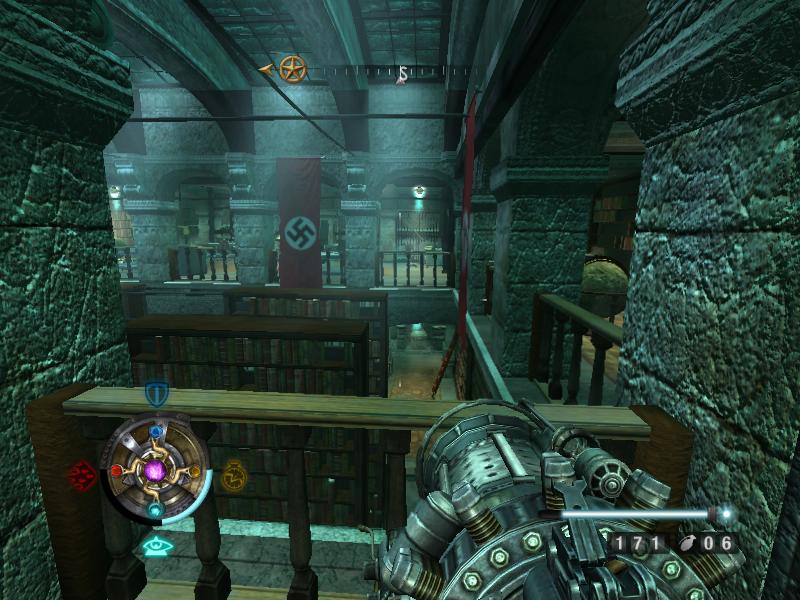Trigger the yellow stopwatch Mire power icon

pos(234,472)
